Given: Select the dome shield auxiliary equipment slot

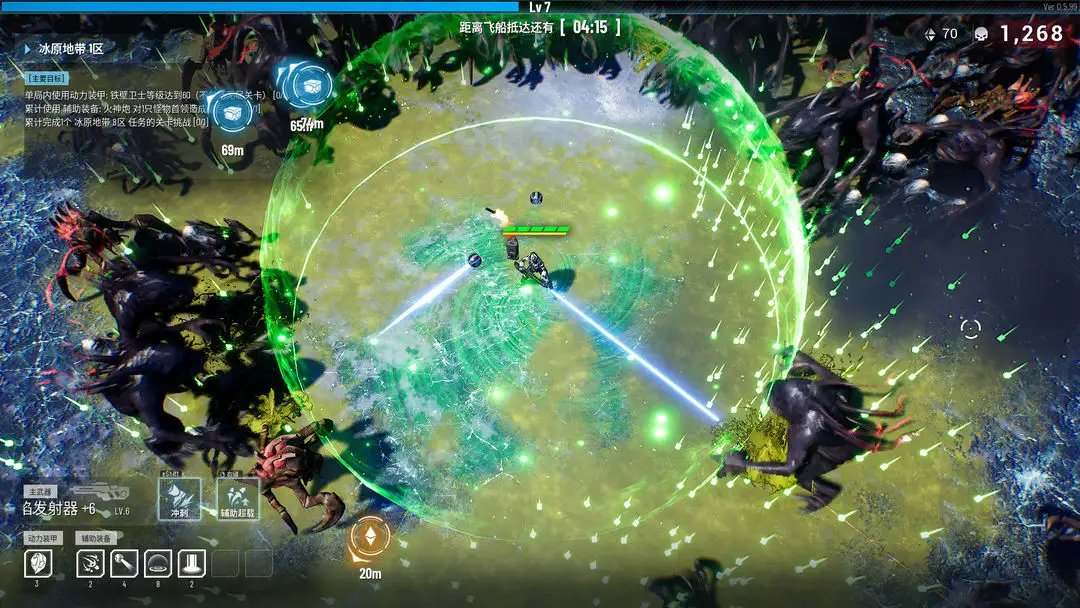Looking at the screenshot, I should 158,563.
